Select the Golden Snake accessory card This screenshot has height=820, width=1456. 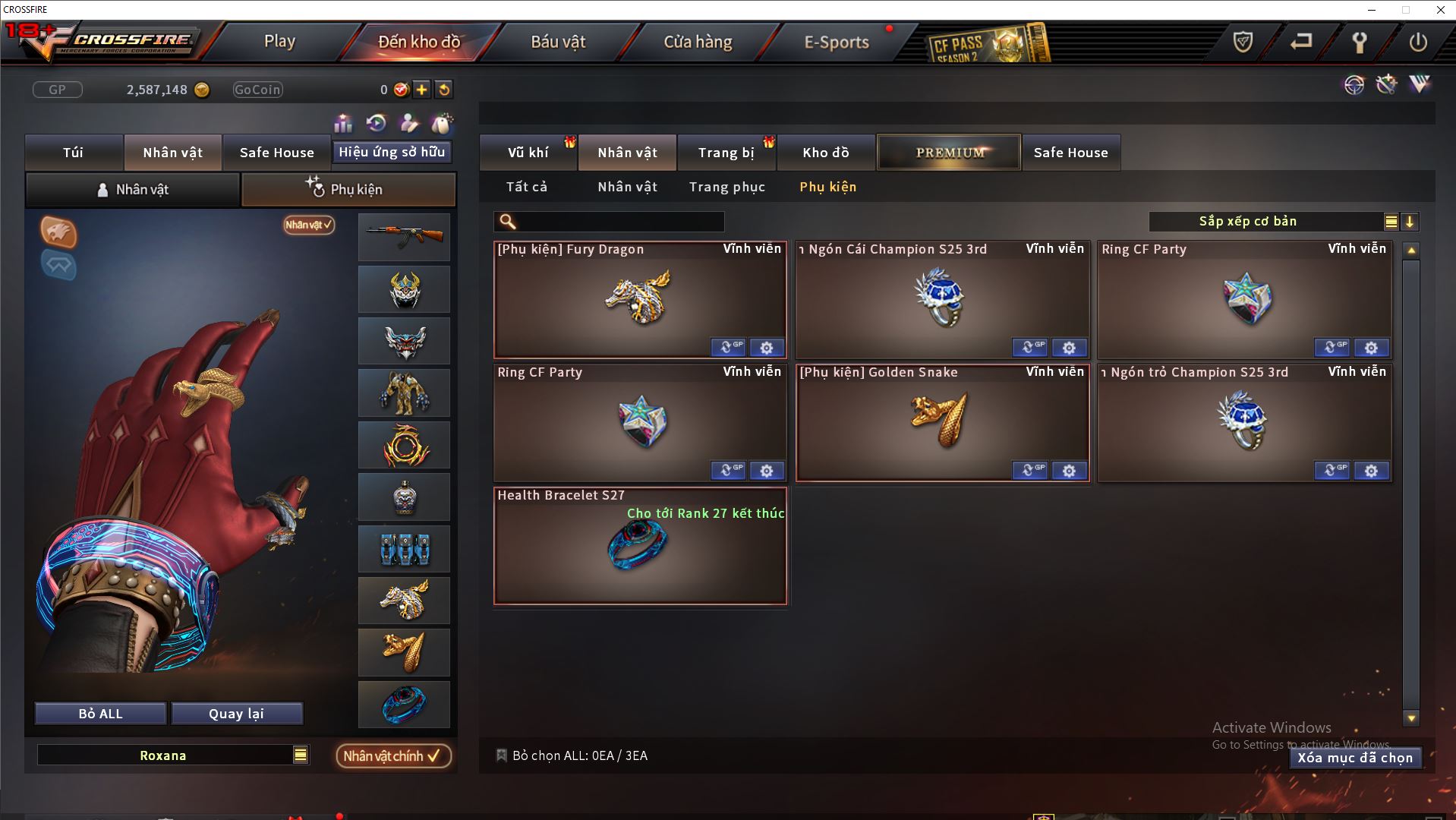[x=942, y=422]
